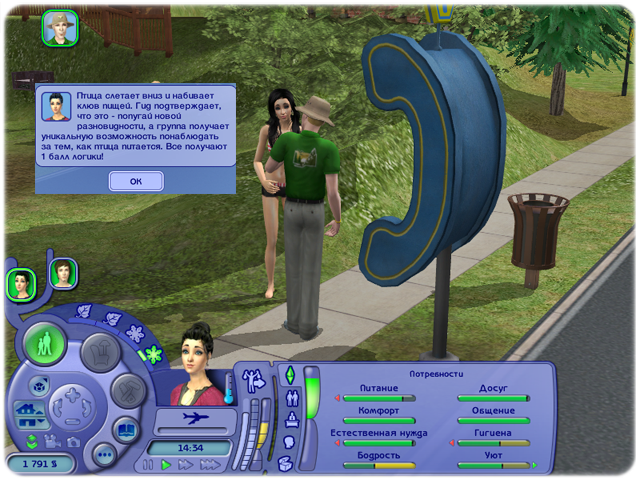This screenshot has height=480, width=640.
Task: Open the relationships tab with two figures
Action: 291,396
